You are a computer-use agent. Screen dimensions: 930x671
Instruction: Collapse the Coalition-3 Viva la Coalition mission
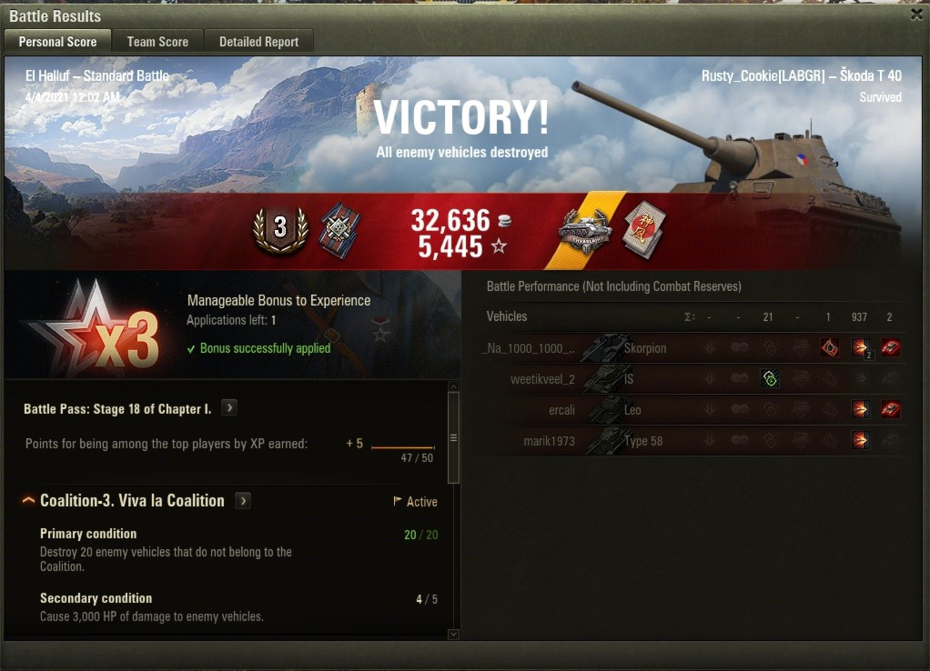[28, 500]
